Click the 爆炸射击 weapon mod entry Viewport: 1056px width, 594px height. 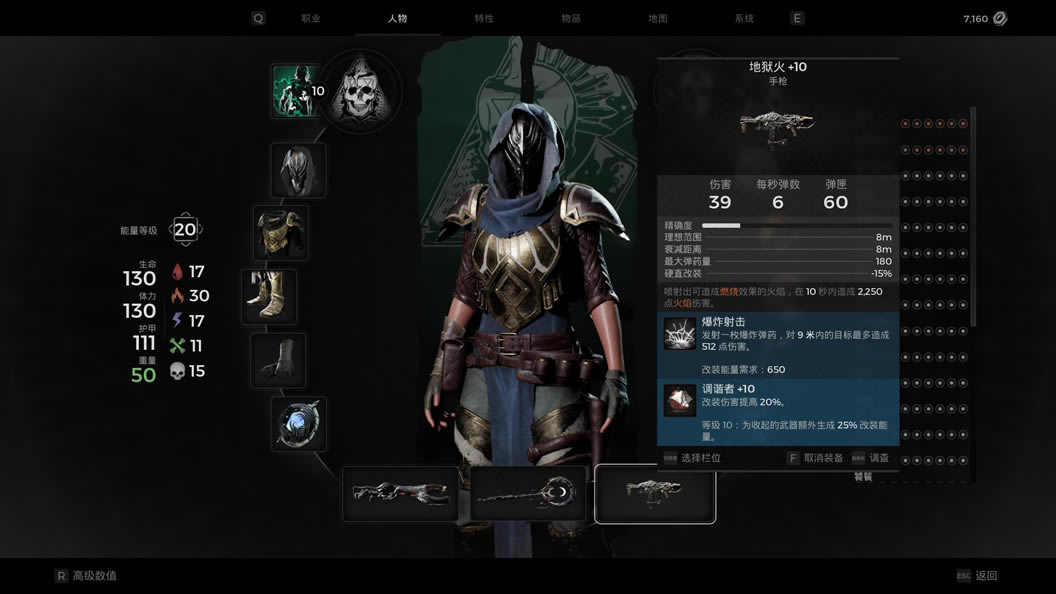778,346
